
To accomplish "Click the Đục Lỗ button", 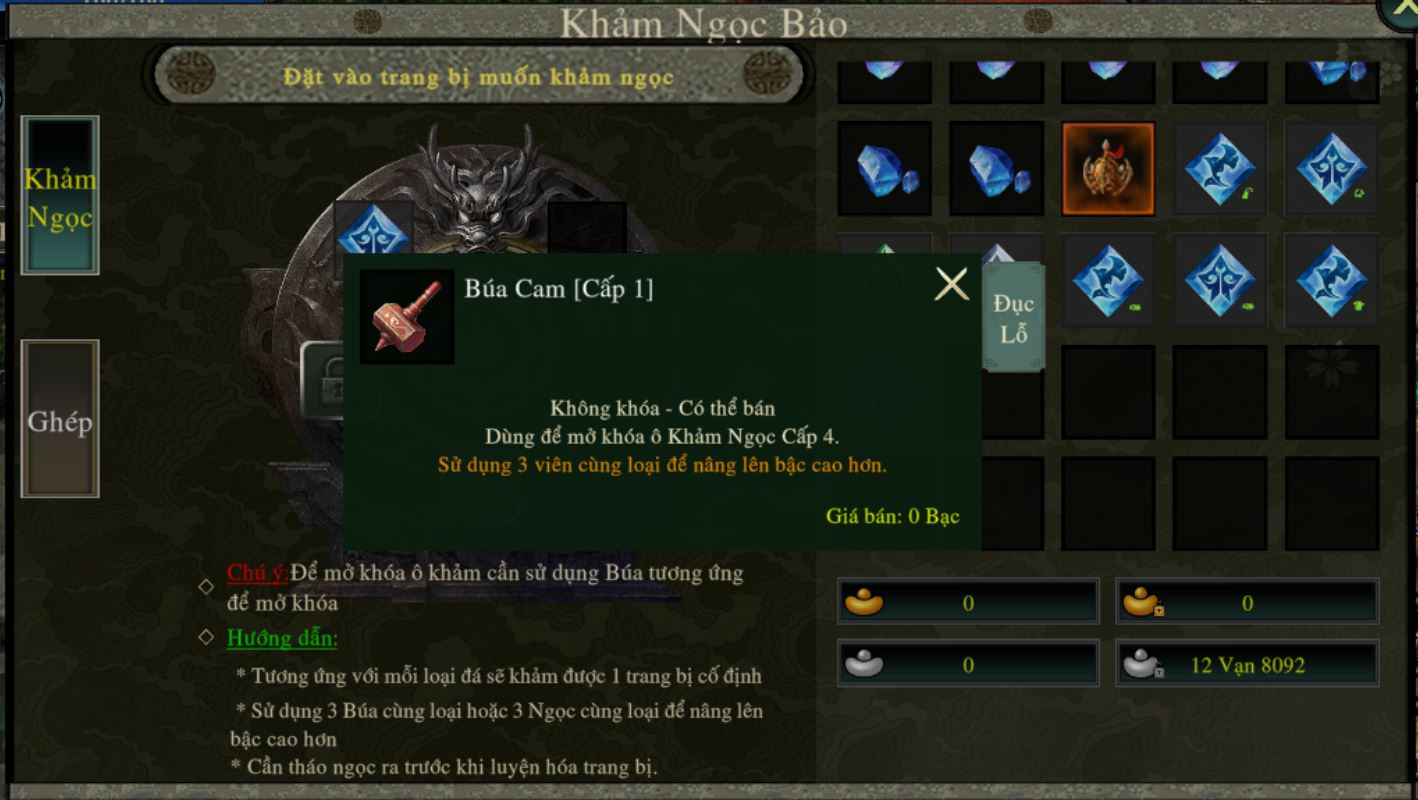I will click(x=1013, y=317).
